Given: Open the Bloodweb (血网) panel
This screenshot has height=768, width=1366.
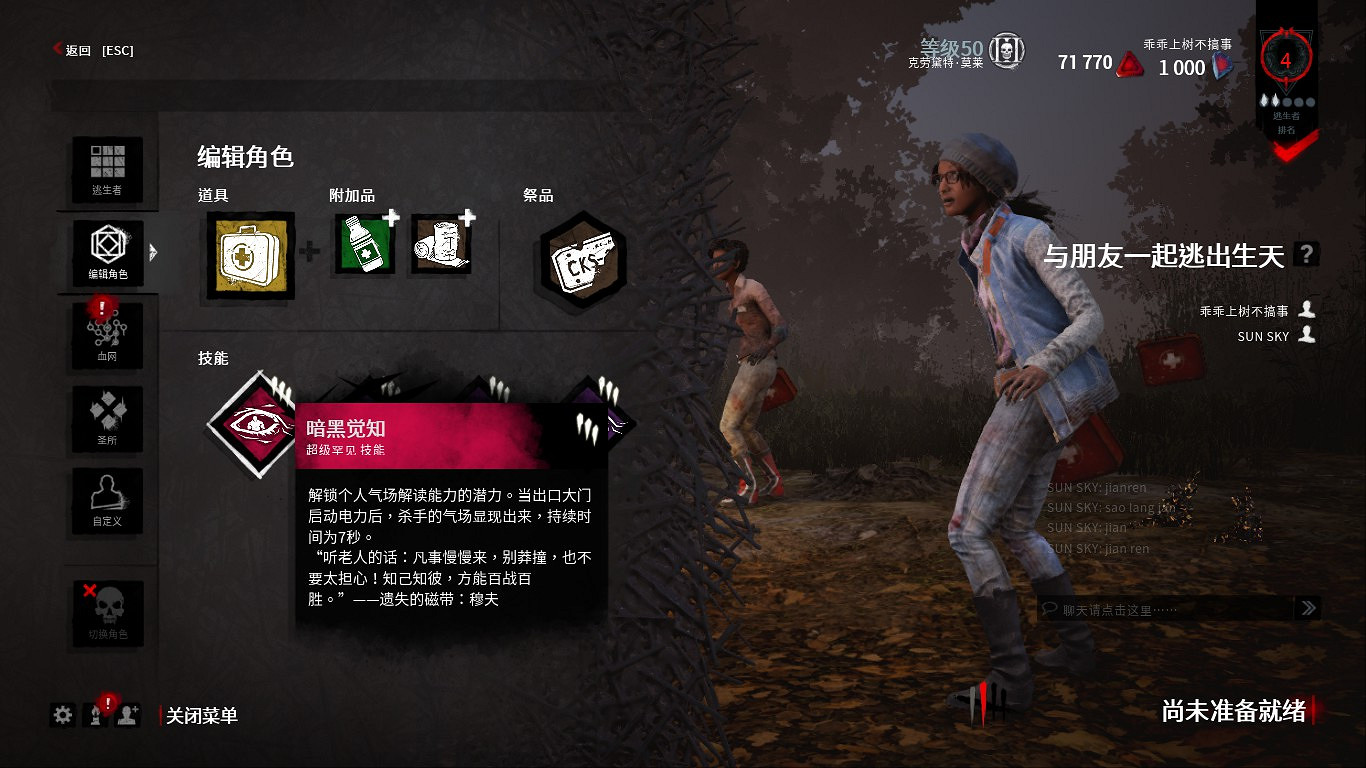Looking at the screenshot, I should [108, 335].
